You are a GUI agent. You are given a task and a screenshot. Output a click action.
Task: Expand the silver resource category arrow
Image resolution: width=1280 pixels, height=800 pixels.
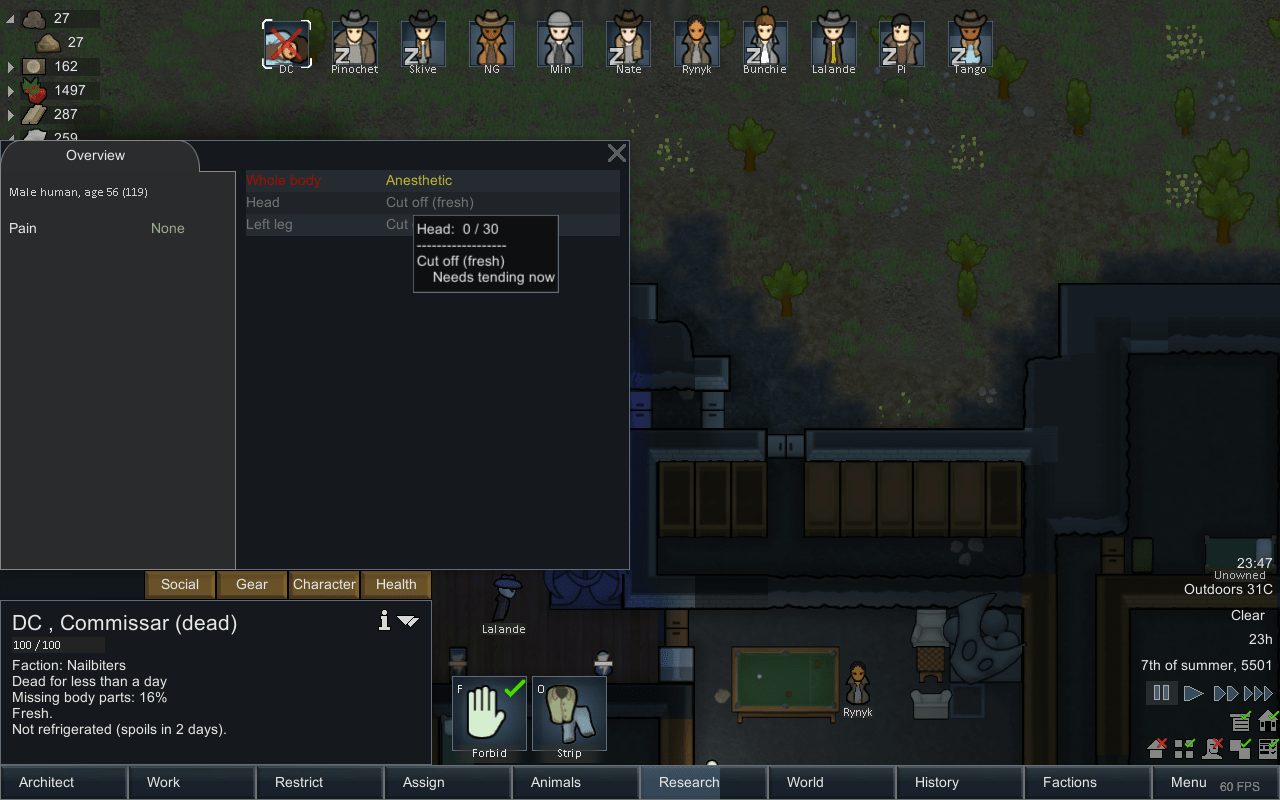point(10,66)
